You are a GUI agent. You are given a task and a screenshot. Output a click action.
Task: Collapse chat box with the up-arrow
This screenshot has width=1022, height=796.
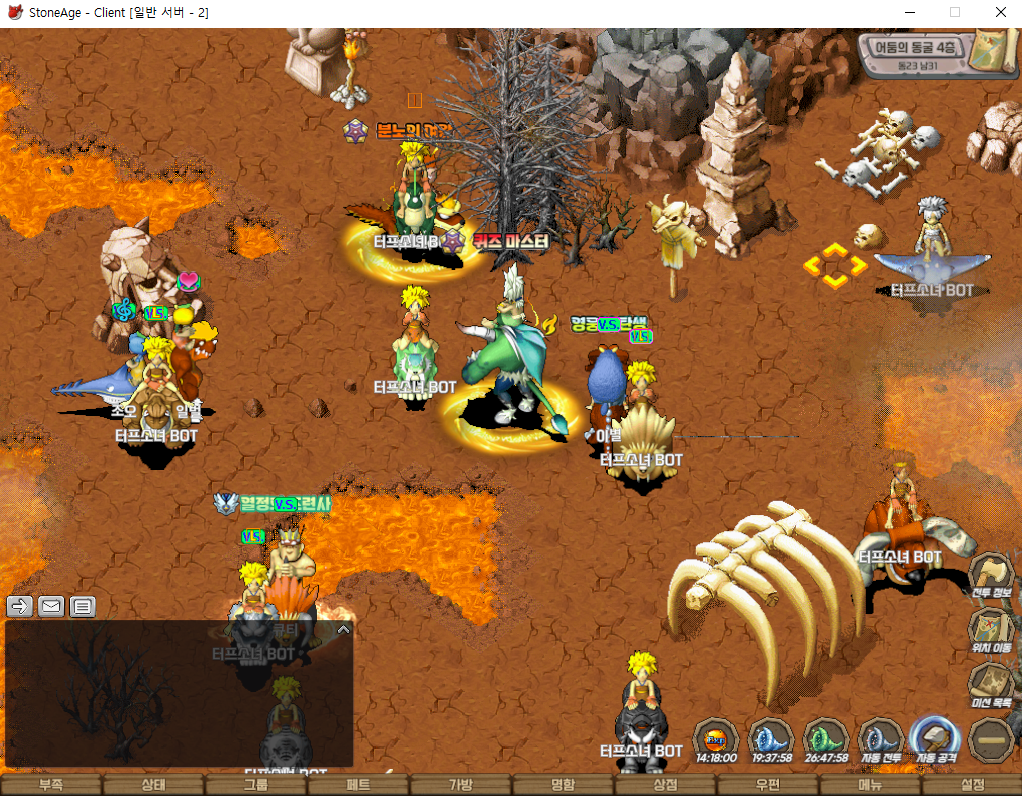pyautogui.click(x=343, y=630)
